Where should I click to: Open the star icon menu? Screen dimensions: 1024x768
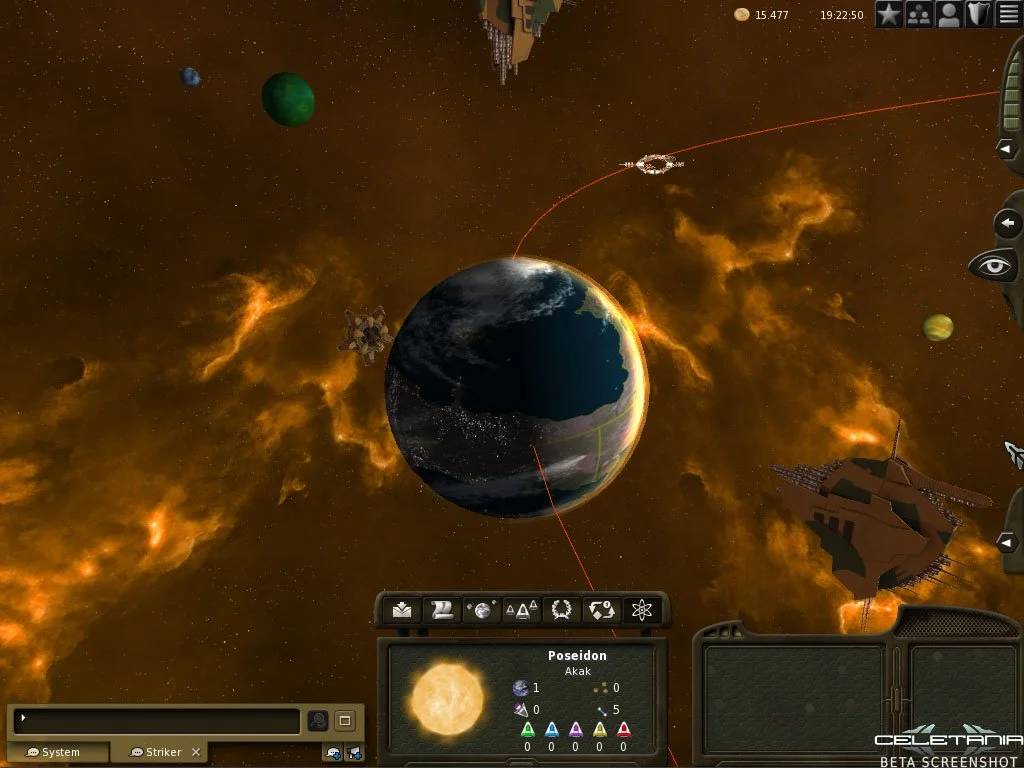890,14
